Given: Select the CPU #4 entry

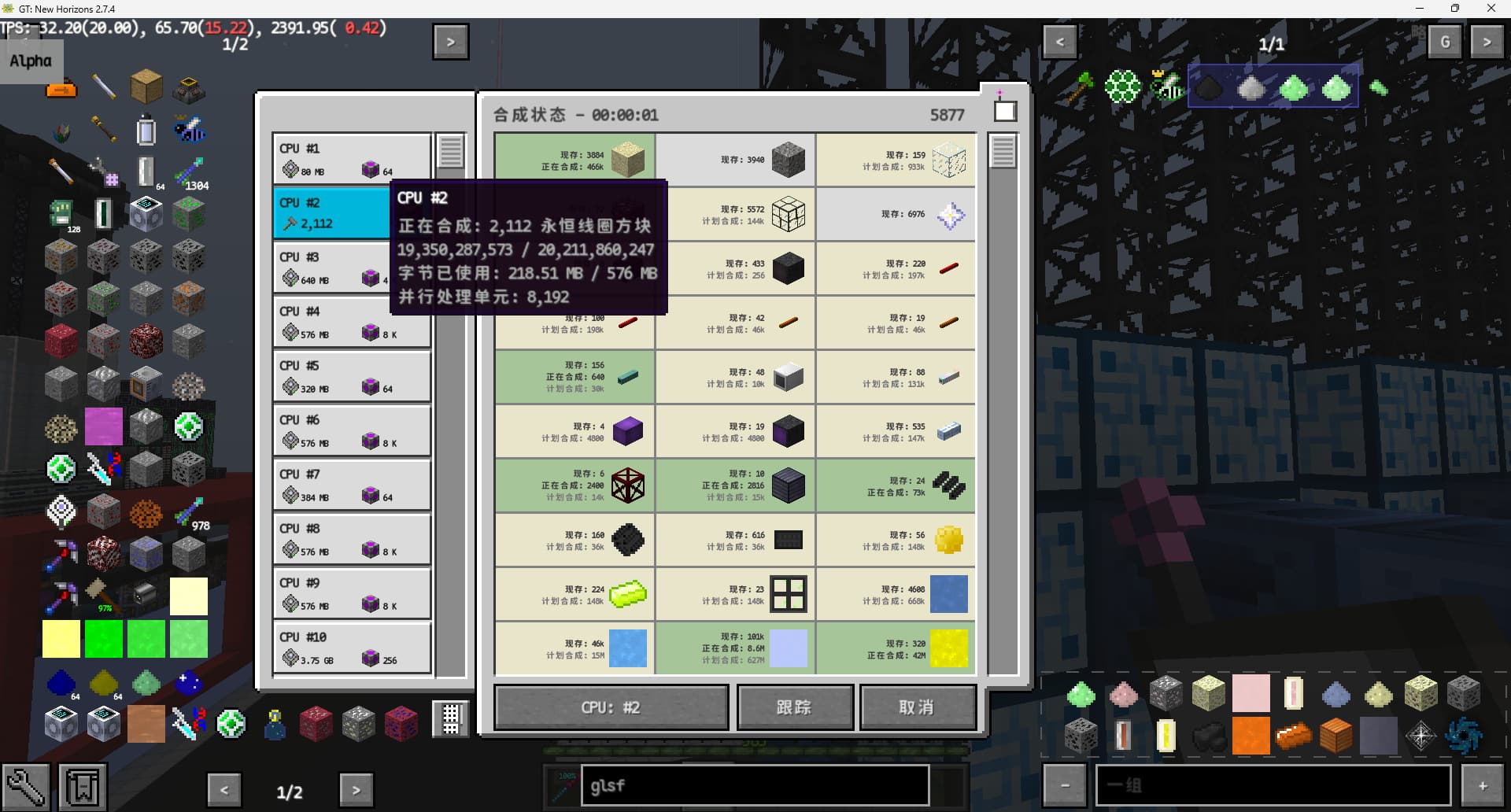Looking at the screenshot, I should click(x=352, y=322).
